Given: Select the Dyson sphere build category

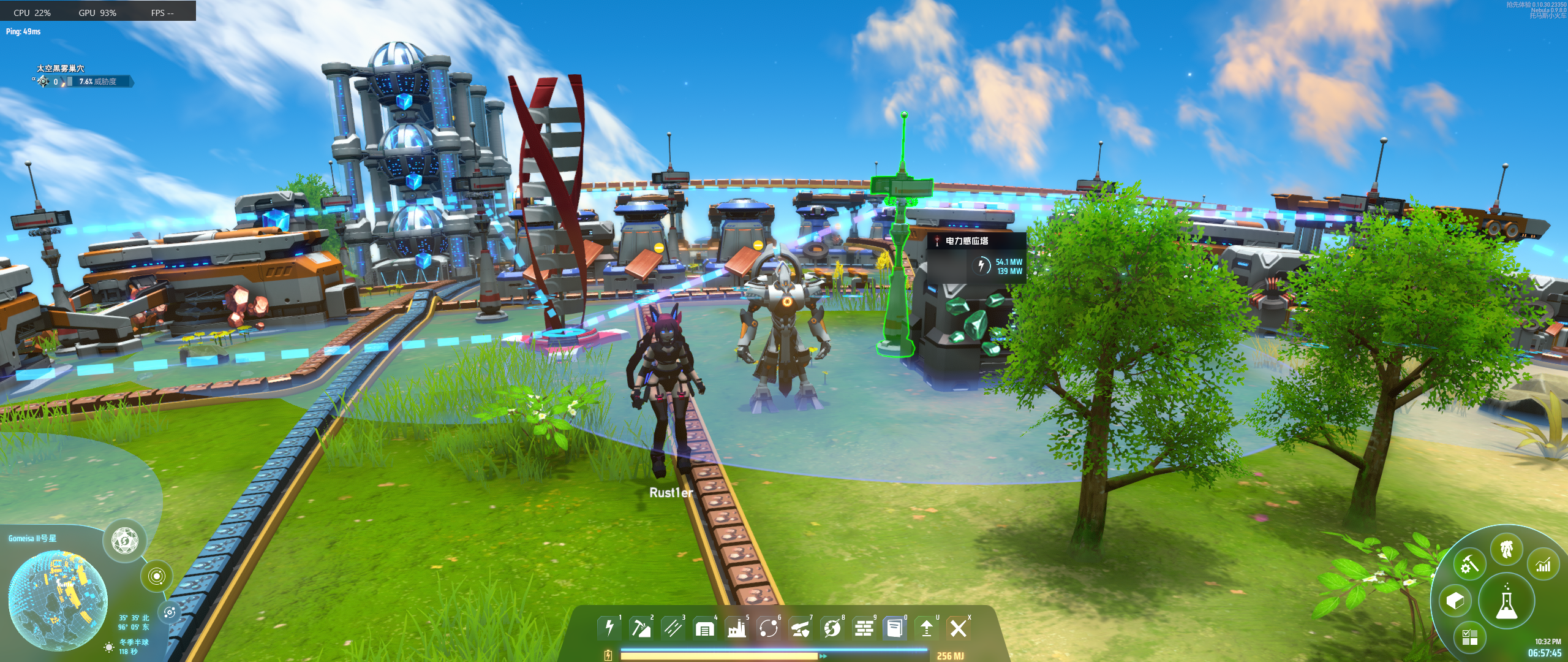Looking at the screenshot, I should pyautogui.click(x=832, y=628).
